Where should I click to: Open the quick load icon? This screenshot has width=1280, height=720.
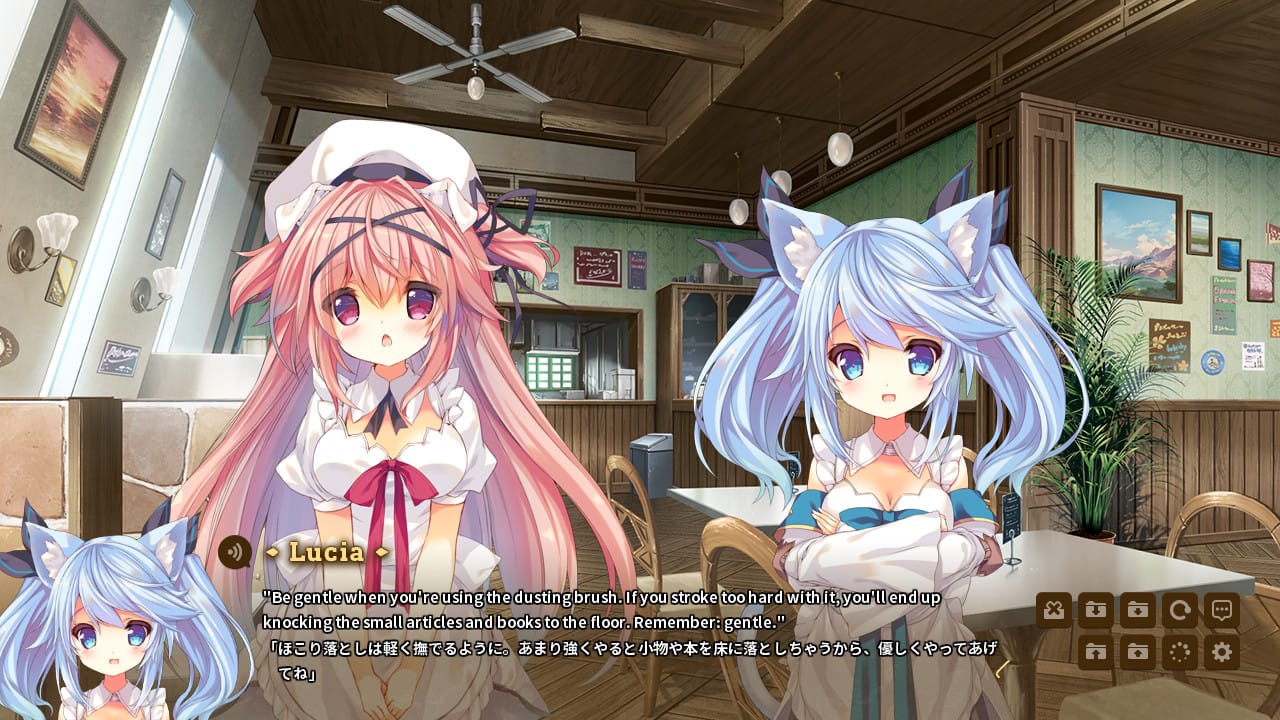click(1097, 650)
